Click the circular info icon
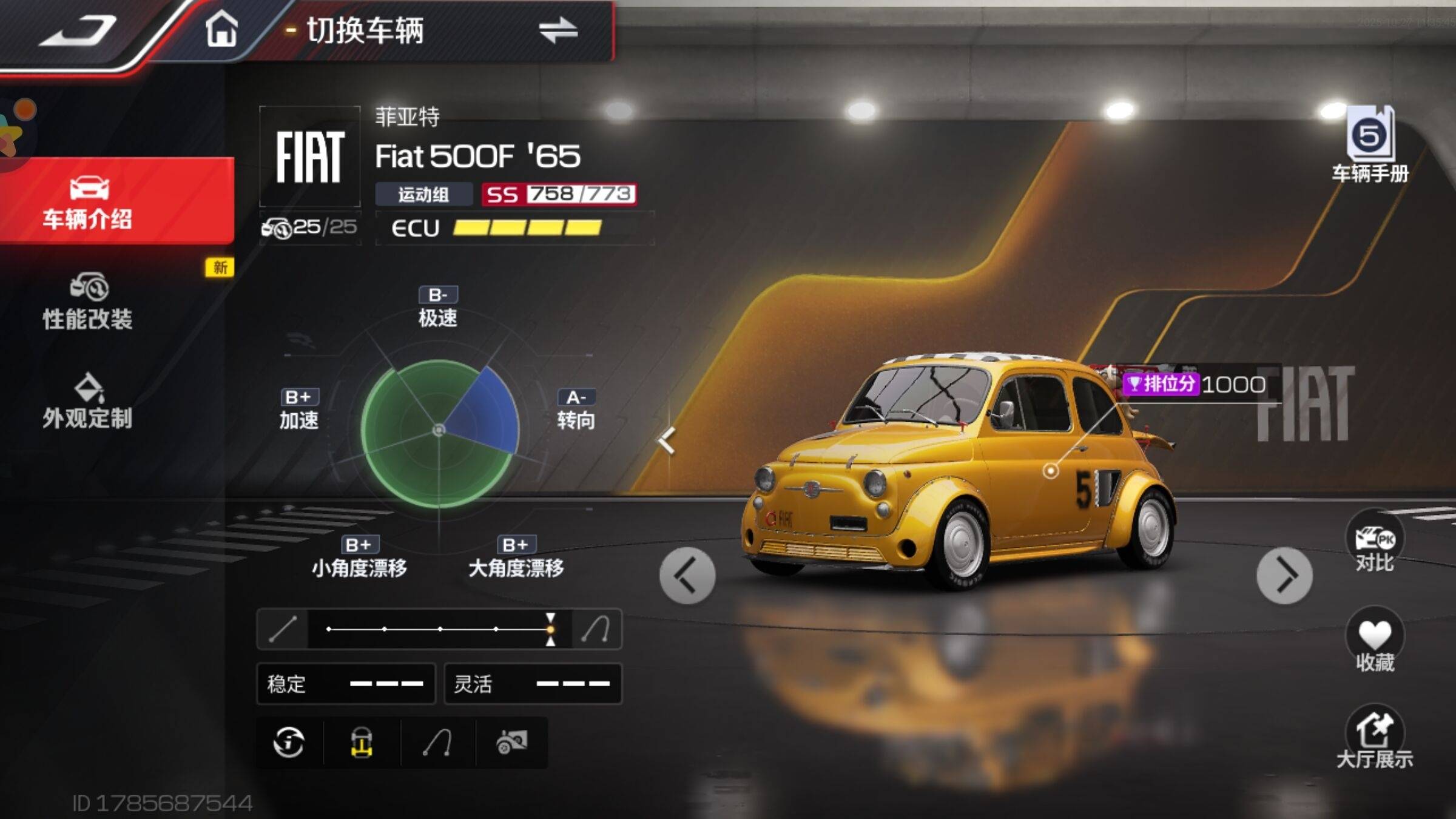 point(289,742)
